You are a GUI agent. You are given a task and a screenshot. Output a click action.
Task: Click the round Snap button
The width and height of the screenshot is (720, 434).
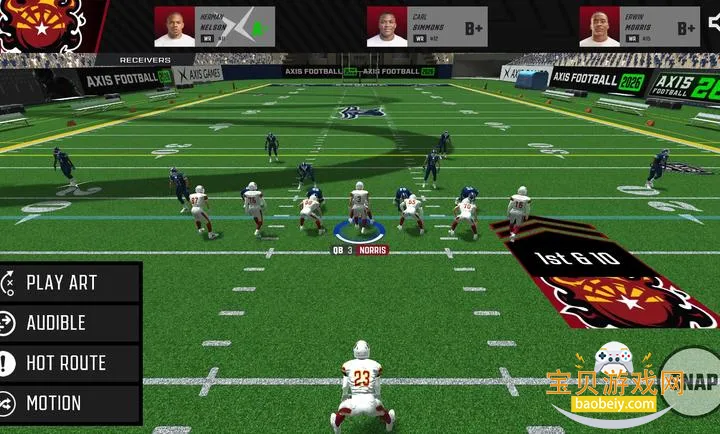point(693,380)
